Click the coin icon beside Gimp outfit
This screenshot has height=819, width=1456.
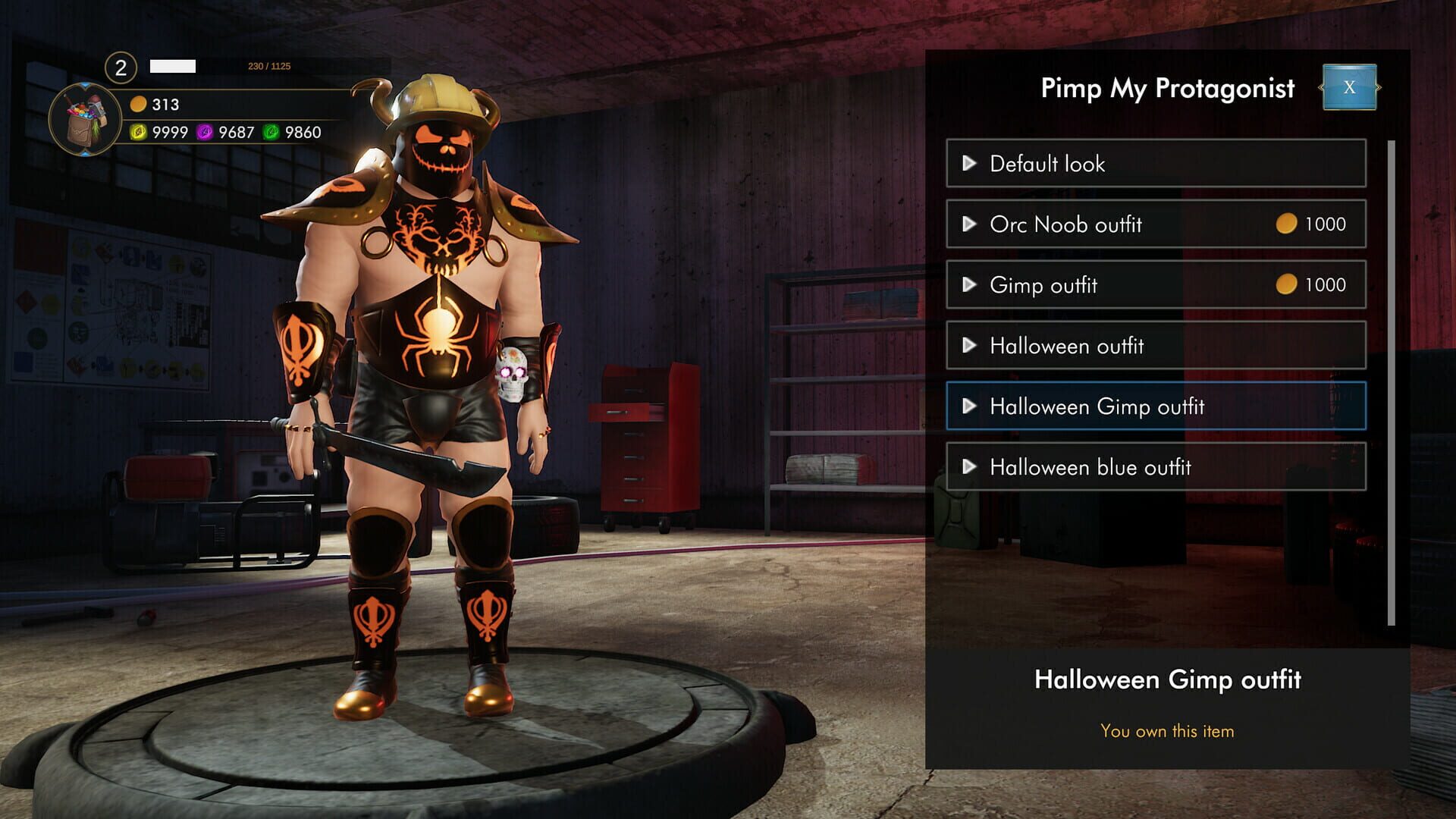[x=1288, y=284]
